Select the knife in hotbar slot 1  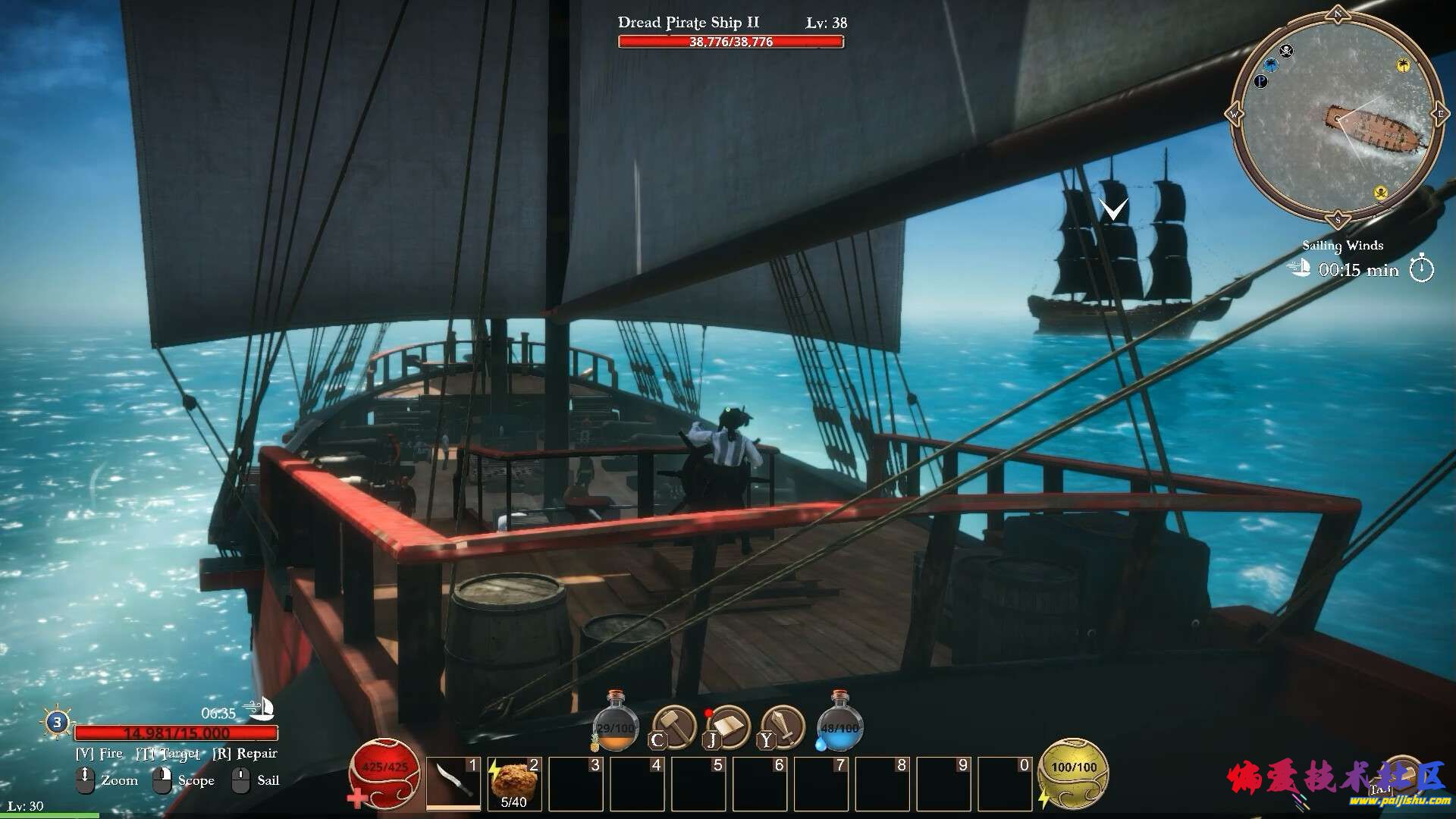pyautogui.click(x=453, y=783)
